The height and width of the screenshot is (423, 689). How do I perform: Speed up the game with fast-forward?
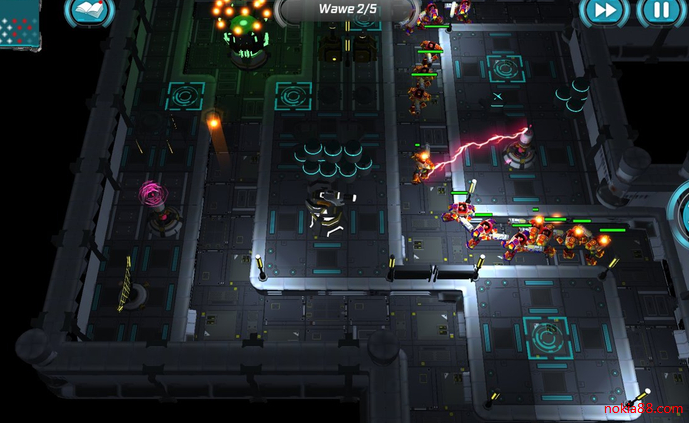point(606,10)
